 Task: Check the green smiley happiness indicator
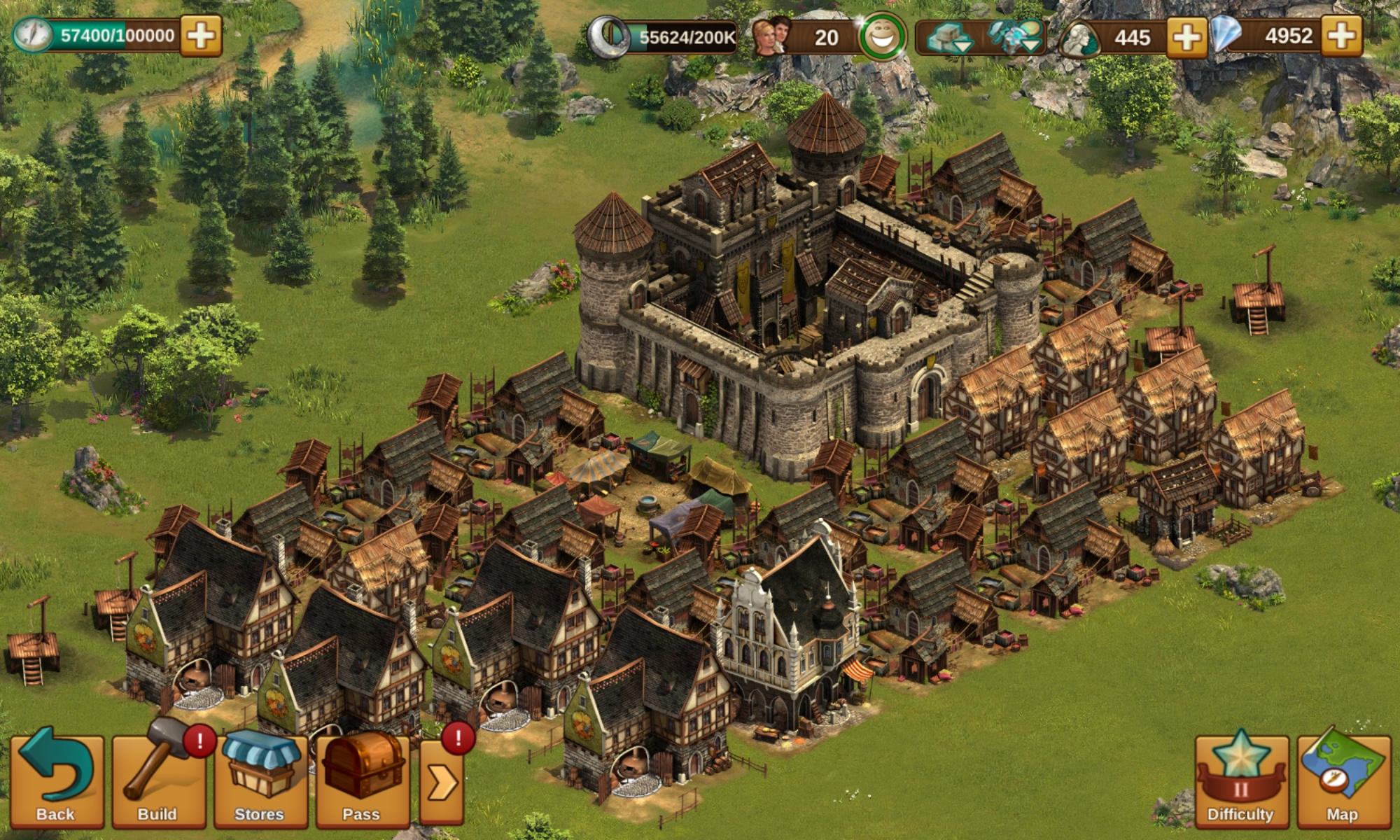(x=882, y=37)
